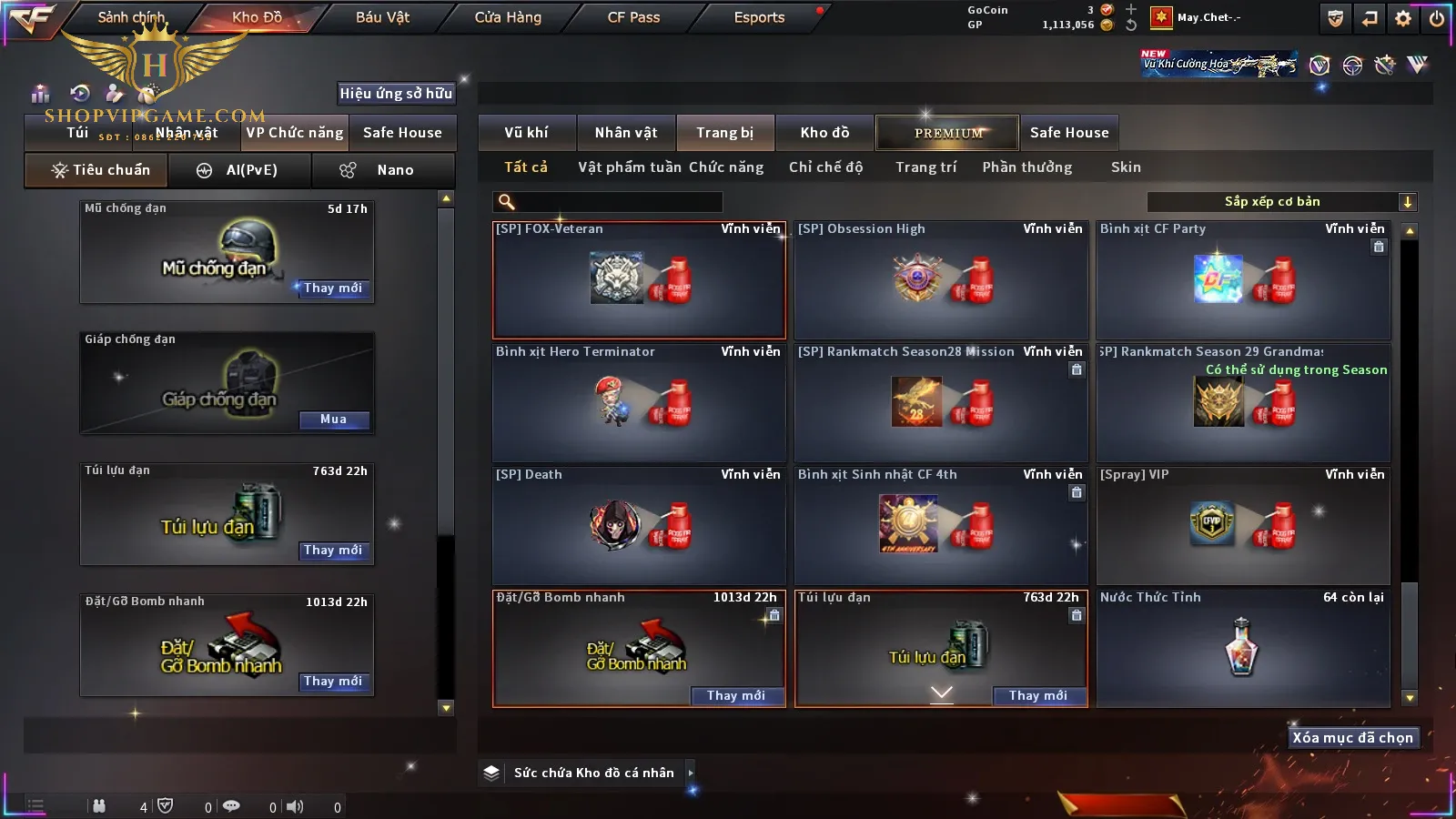This screenshot has height=819, width=1456.
Task: Select the [SP] FOX-Veteran spray item
Action: pyautogui.click(x=639, y=279)
